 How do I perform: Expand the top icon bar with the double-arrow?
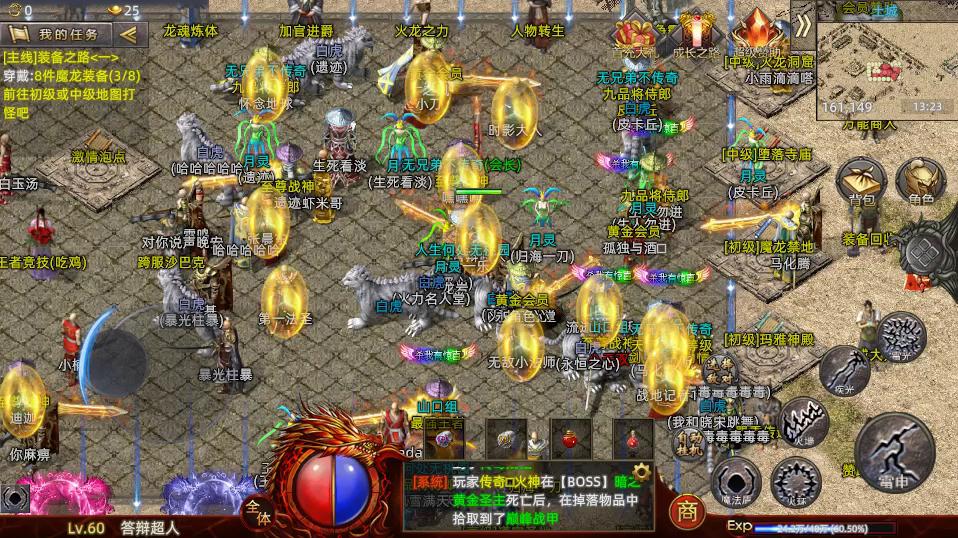tap(802, 26)
